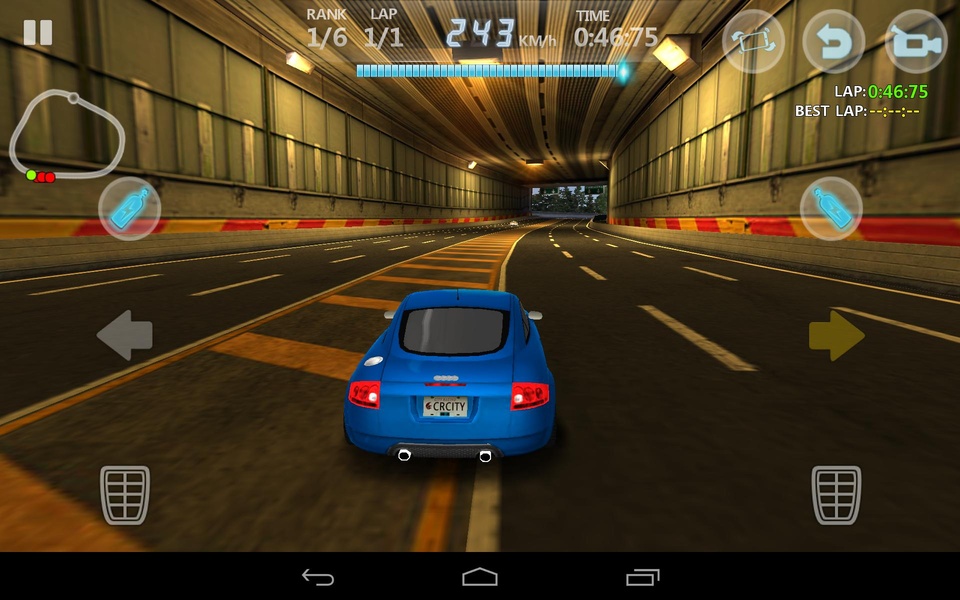This screenshot has height=600, width=960.
Task: Steer with the yellow right-pointing arrow
Action: tap(836, 335)
